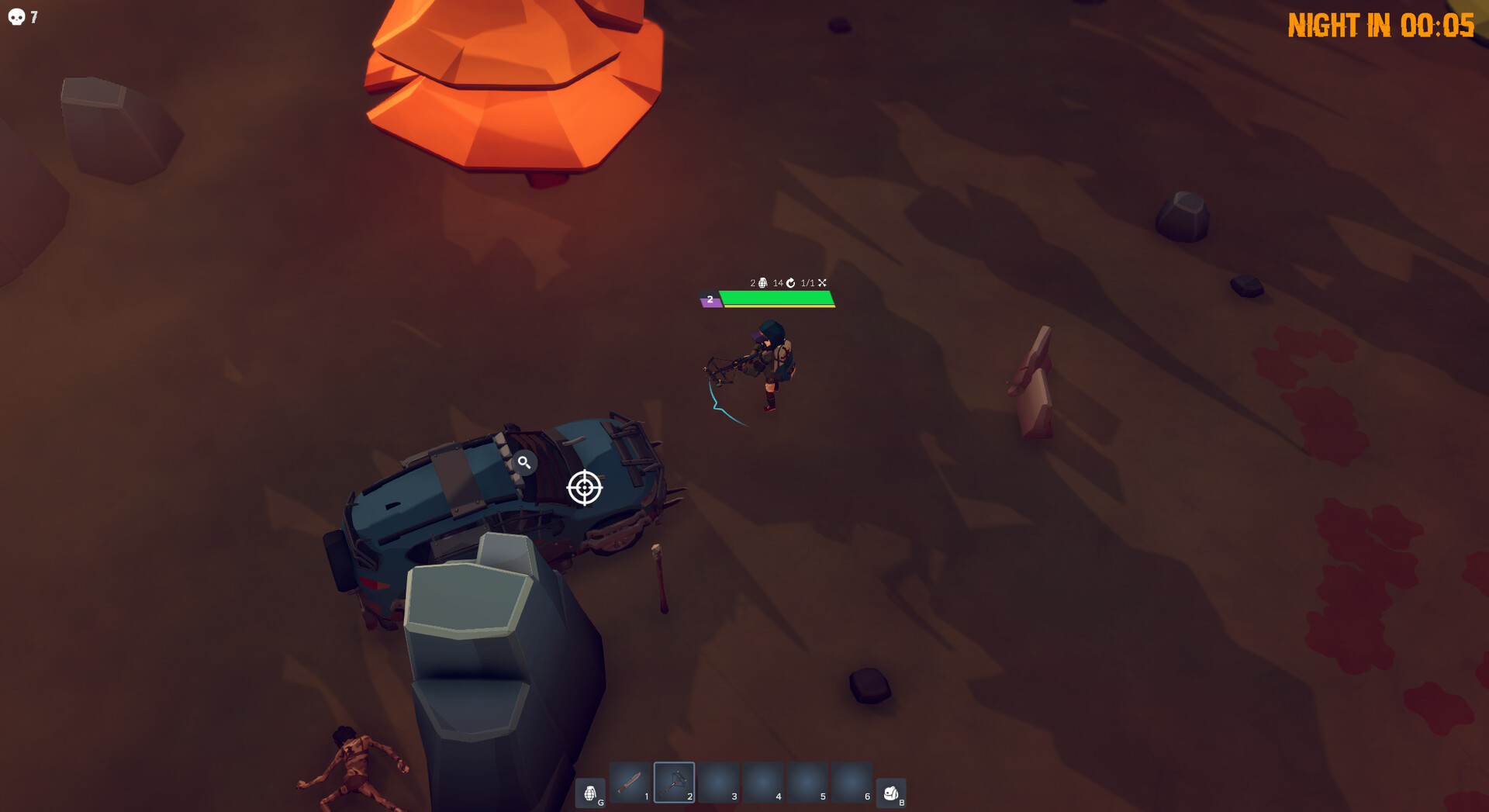Click the magnifier search icon on the car

(x=527, y=463)
